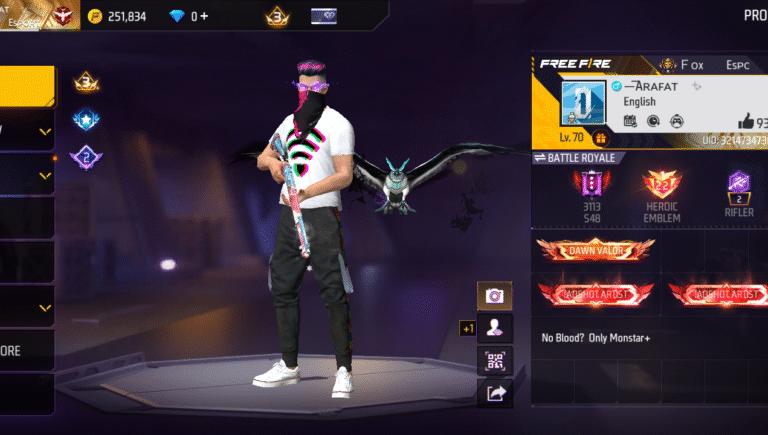This screenshot has width=768, height=435.
Task: Click the gamepad icon under the player name
Action: tap(676, 121)
